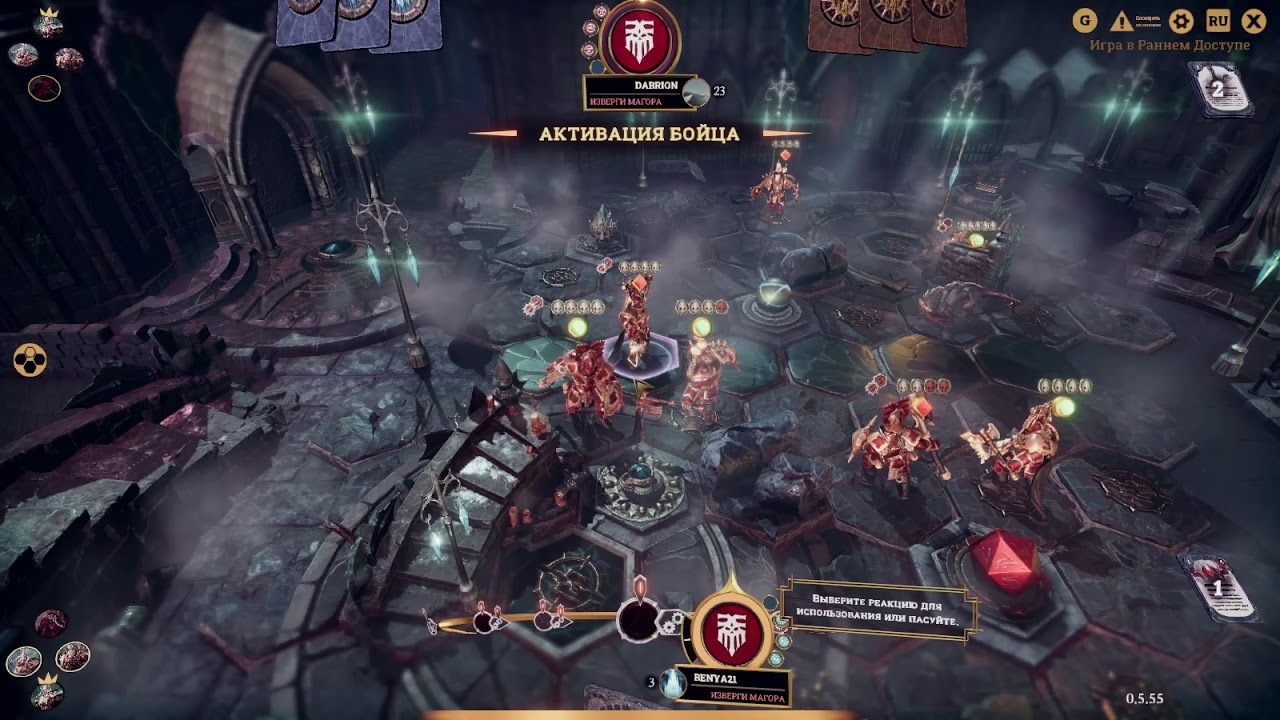
Task: Click the large dark activation token
Action: (637, 621)
